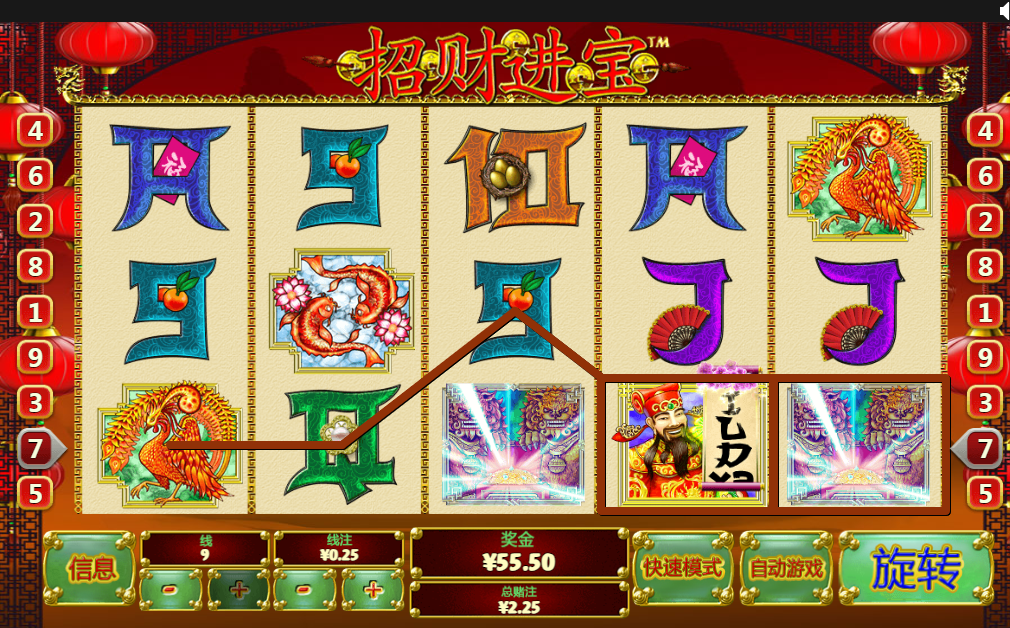The height and width of the screenshot is (628, 1010).
Task: Decrease the number of lines (线)
Action: [172, 590]
